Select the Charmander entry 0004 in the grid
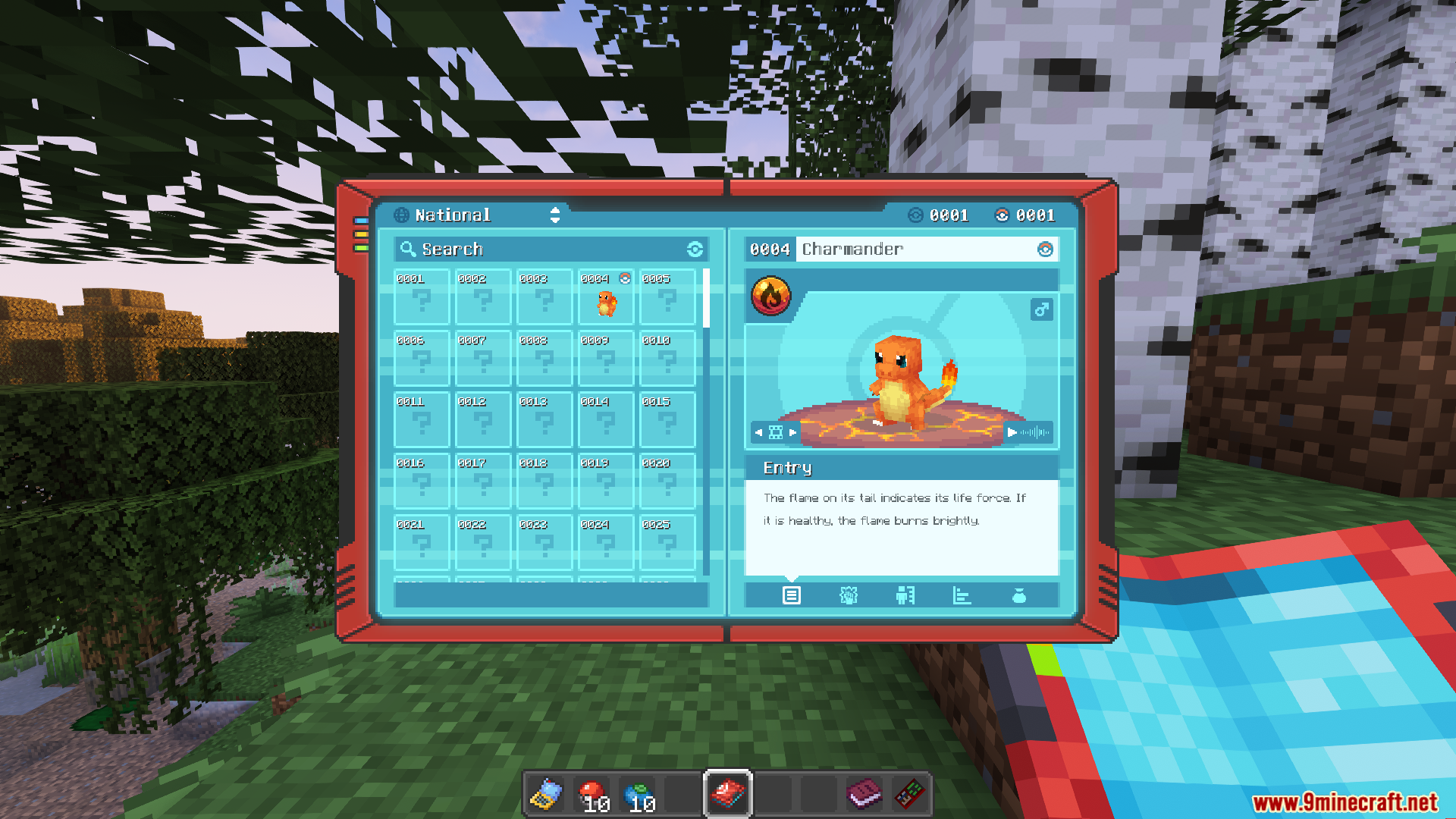This screenshot has height=819, width=1456. 606,298
